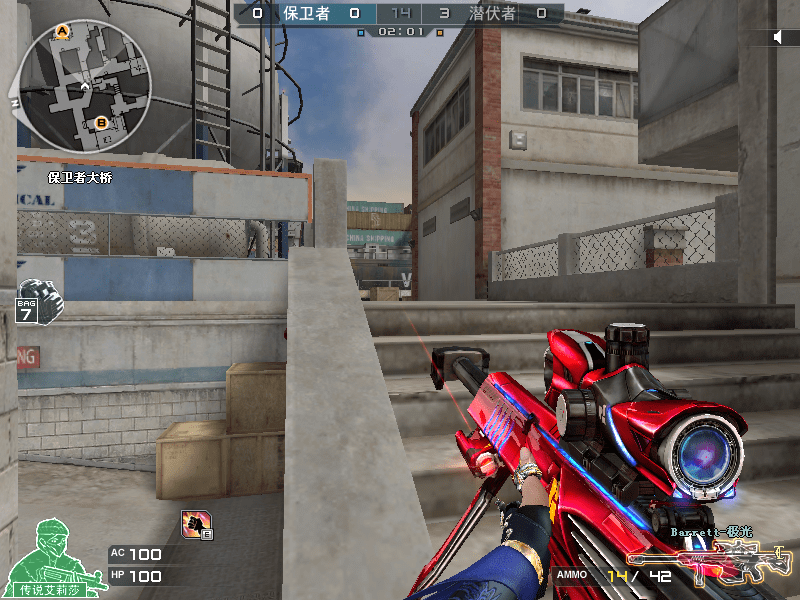Click the circular minimap
The width and height of the screenshot is (800, 600).
pos(84,83)
